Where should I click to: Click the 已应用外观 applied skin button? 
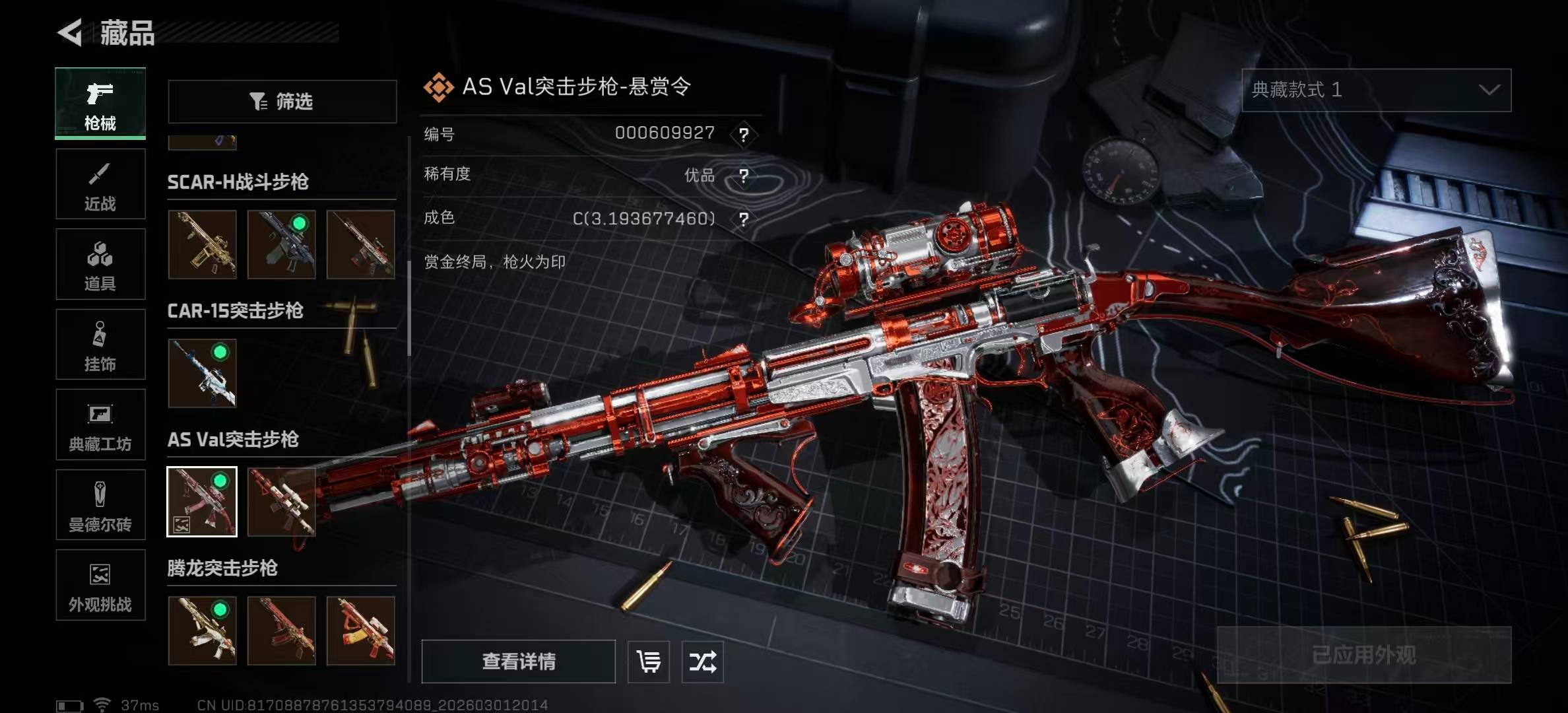1363,654
